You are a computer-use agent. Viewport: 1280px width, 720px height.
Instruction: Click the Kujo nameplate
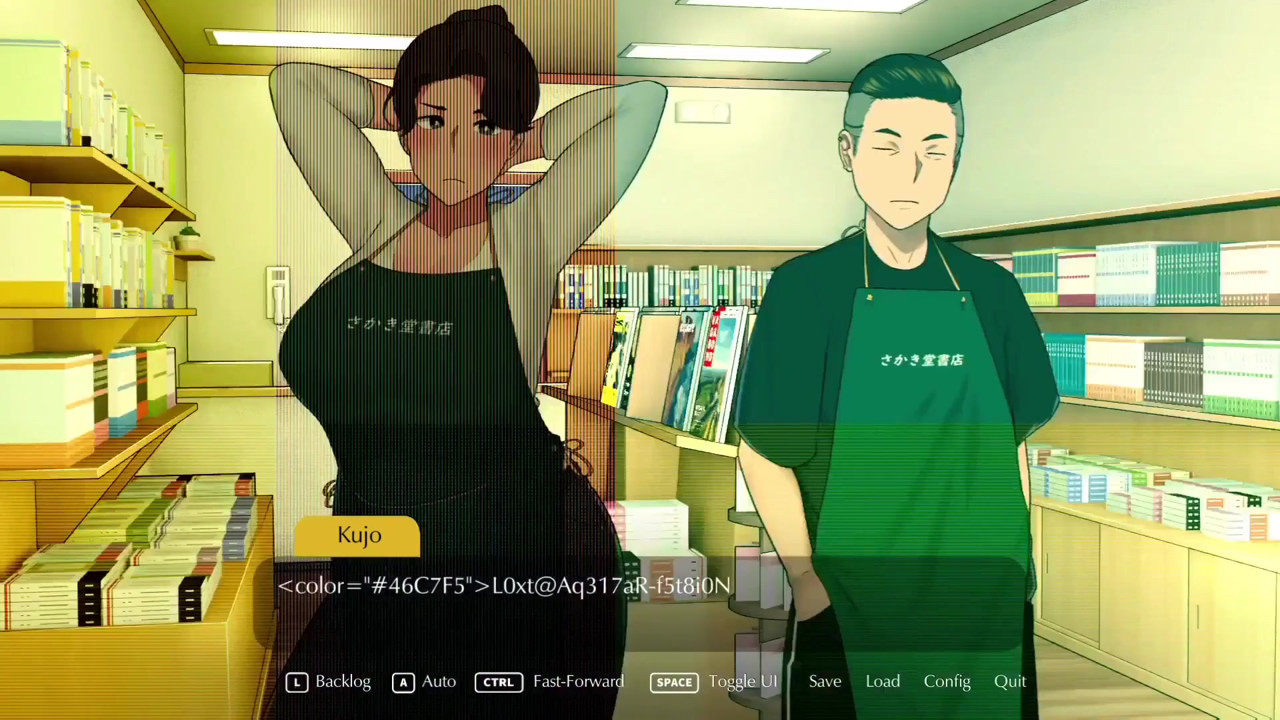click(359, 534)
